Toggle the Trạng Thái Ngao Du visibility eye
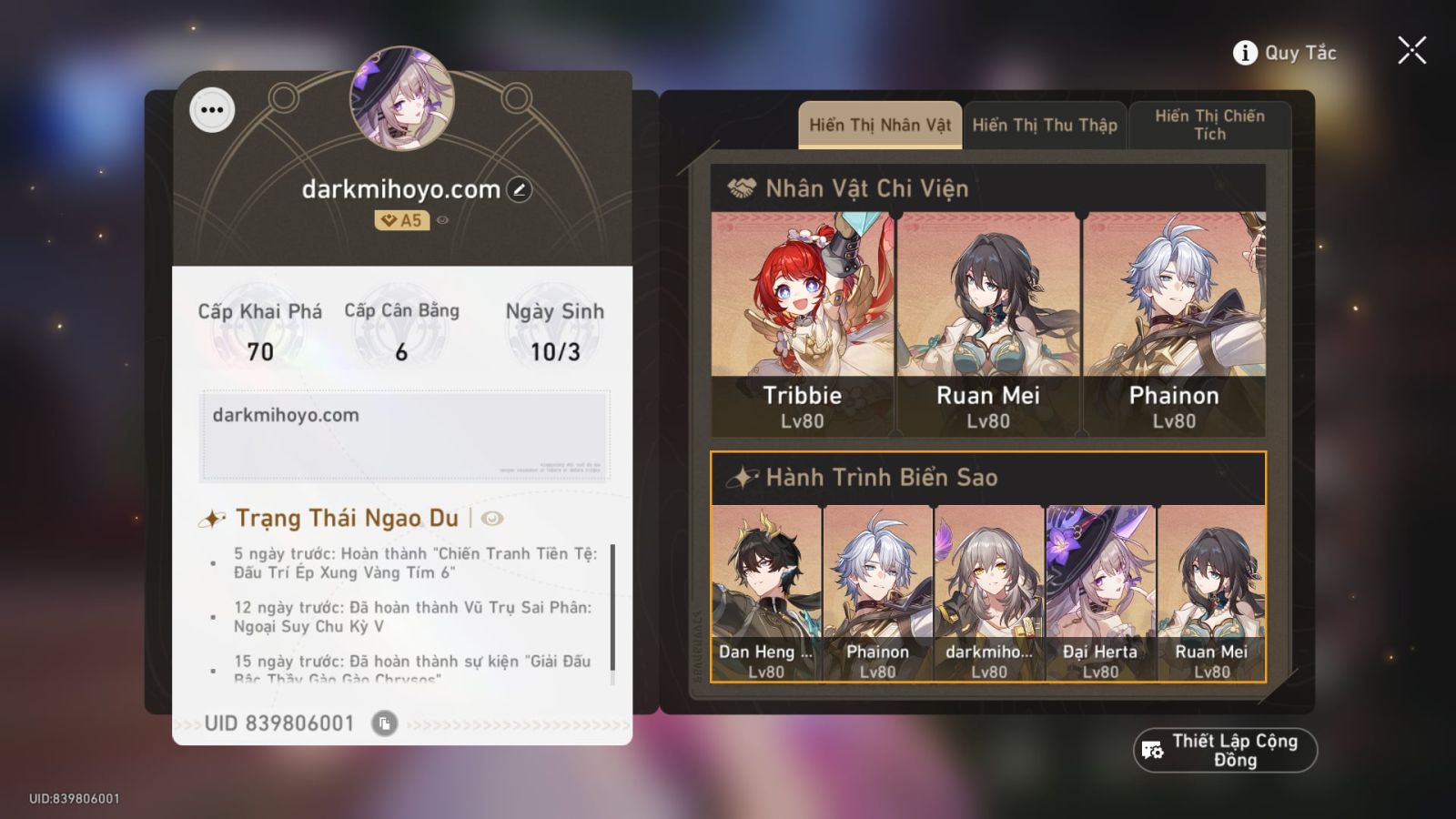 491,517
